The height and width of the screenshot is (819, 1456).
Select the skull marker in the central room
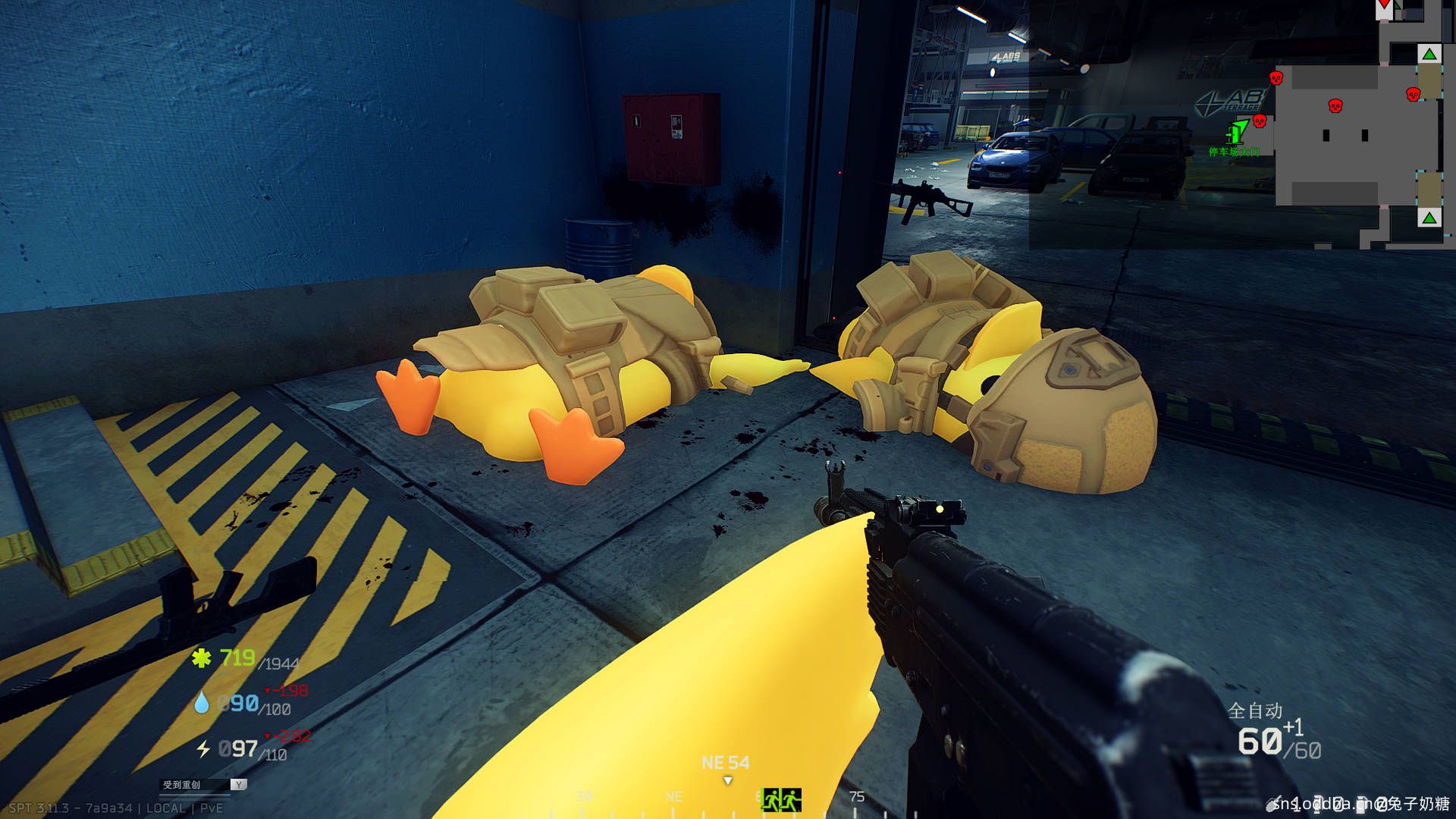[1335, 105]
